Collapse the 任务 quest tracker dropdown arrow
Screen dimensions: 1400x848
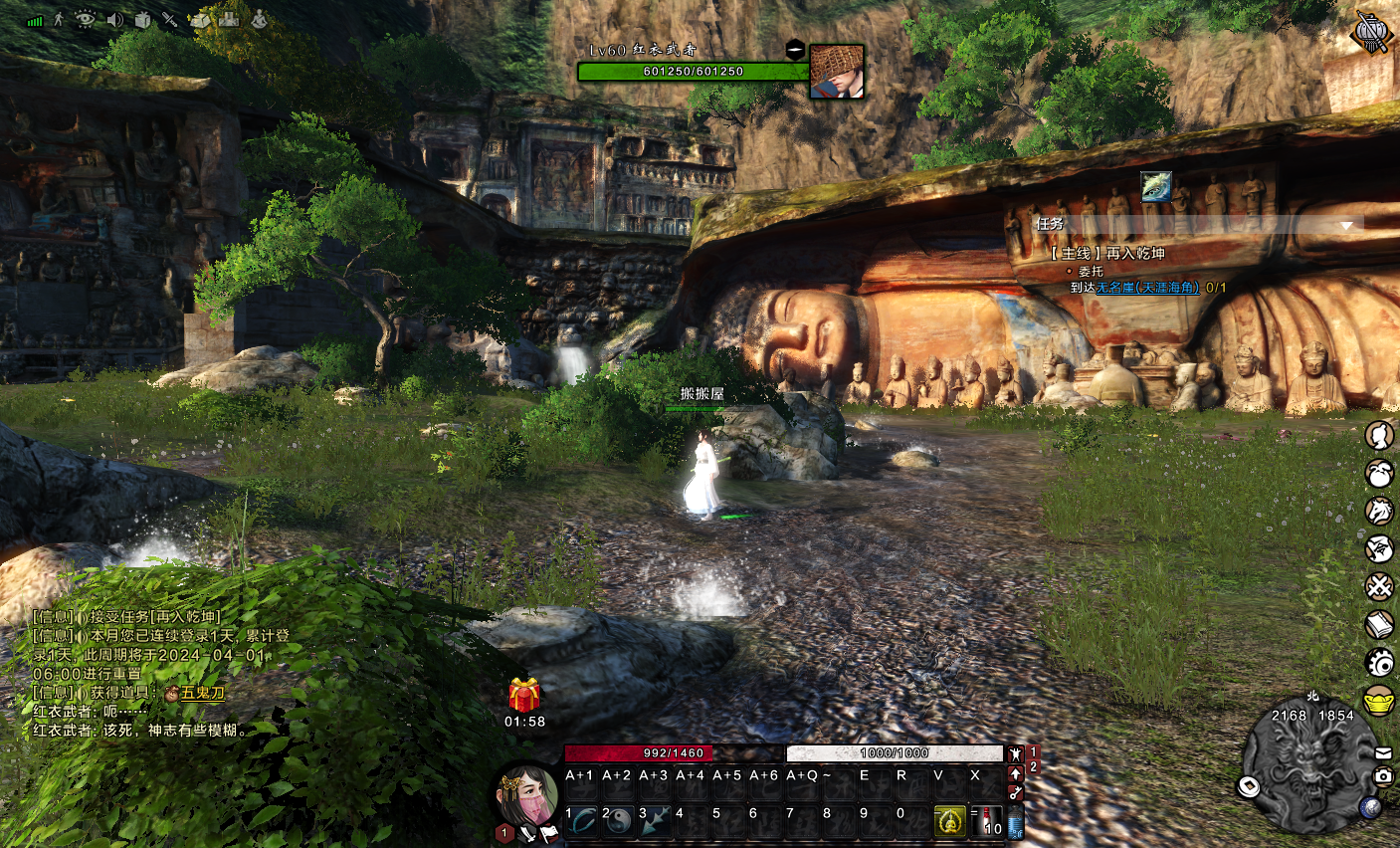point(1346,226)
